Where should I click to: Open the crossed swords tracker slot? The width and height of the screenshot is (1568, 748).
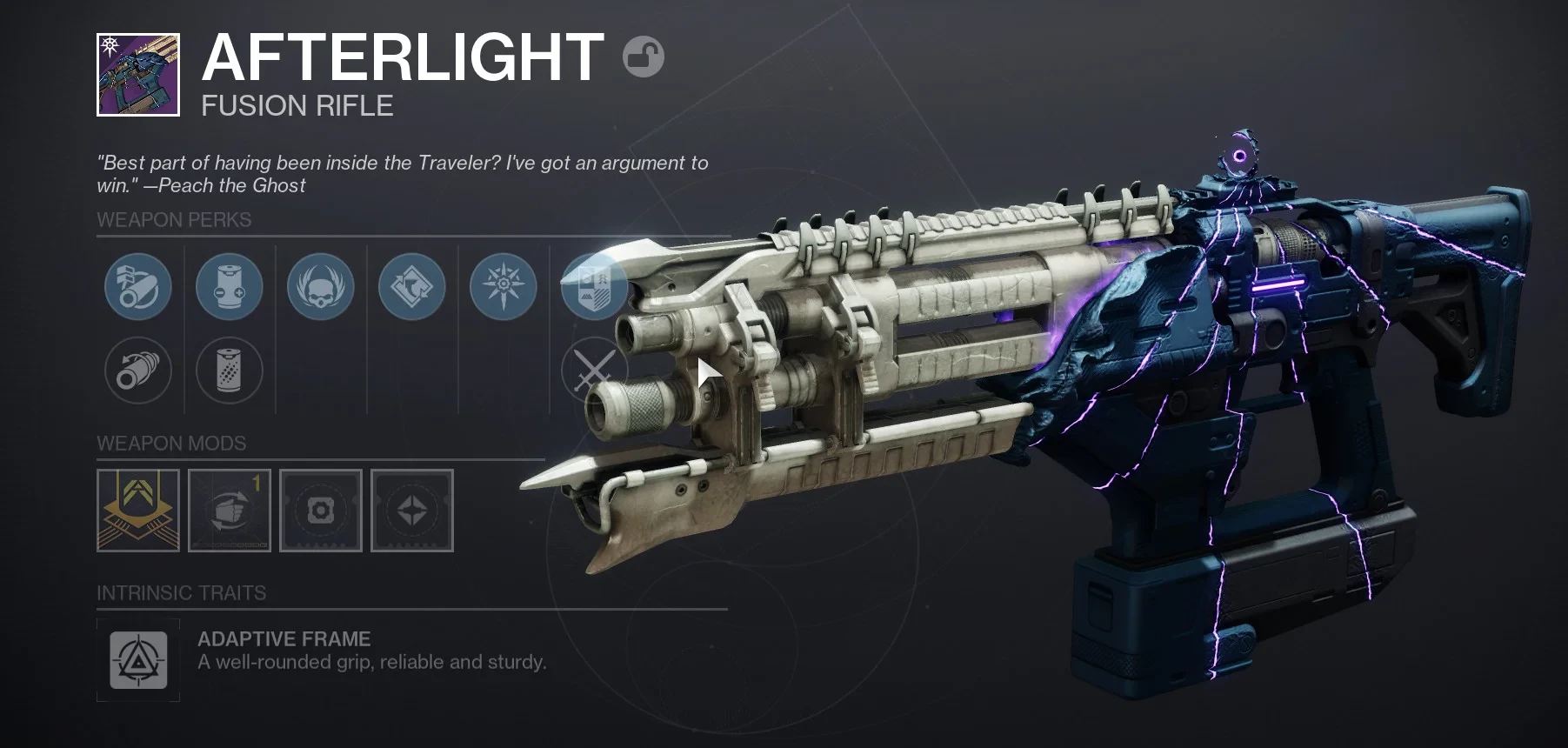pos(593,371)
